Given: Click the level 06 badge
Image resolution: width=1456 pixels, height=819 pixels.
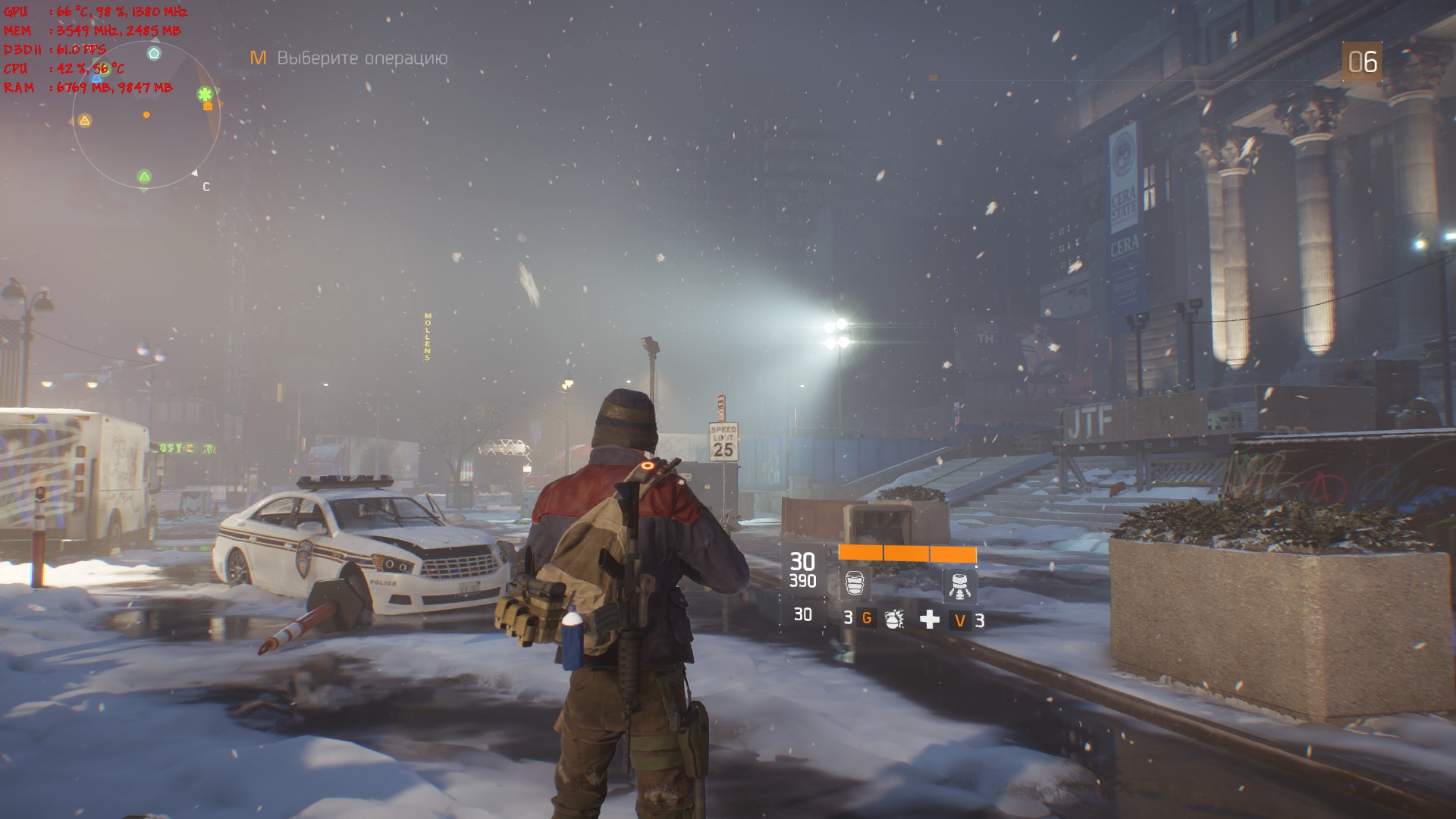Looking at the screenshot, I should point(1362,62).
